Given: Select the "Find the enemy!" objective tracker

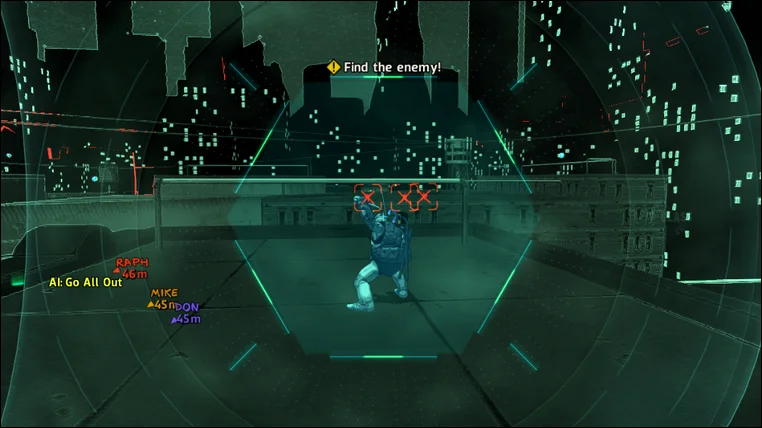Looking at the screenshot, I should coord(385,67).
